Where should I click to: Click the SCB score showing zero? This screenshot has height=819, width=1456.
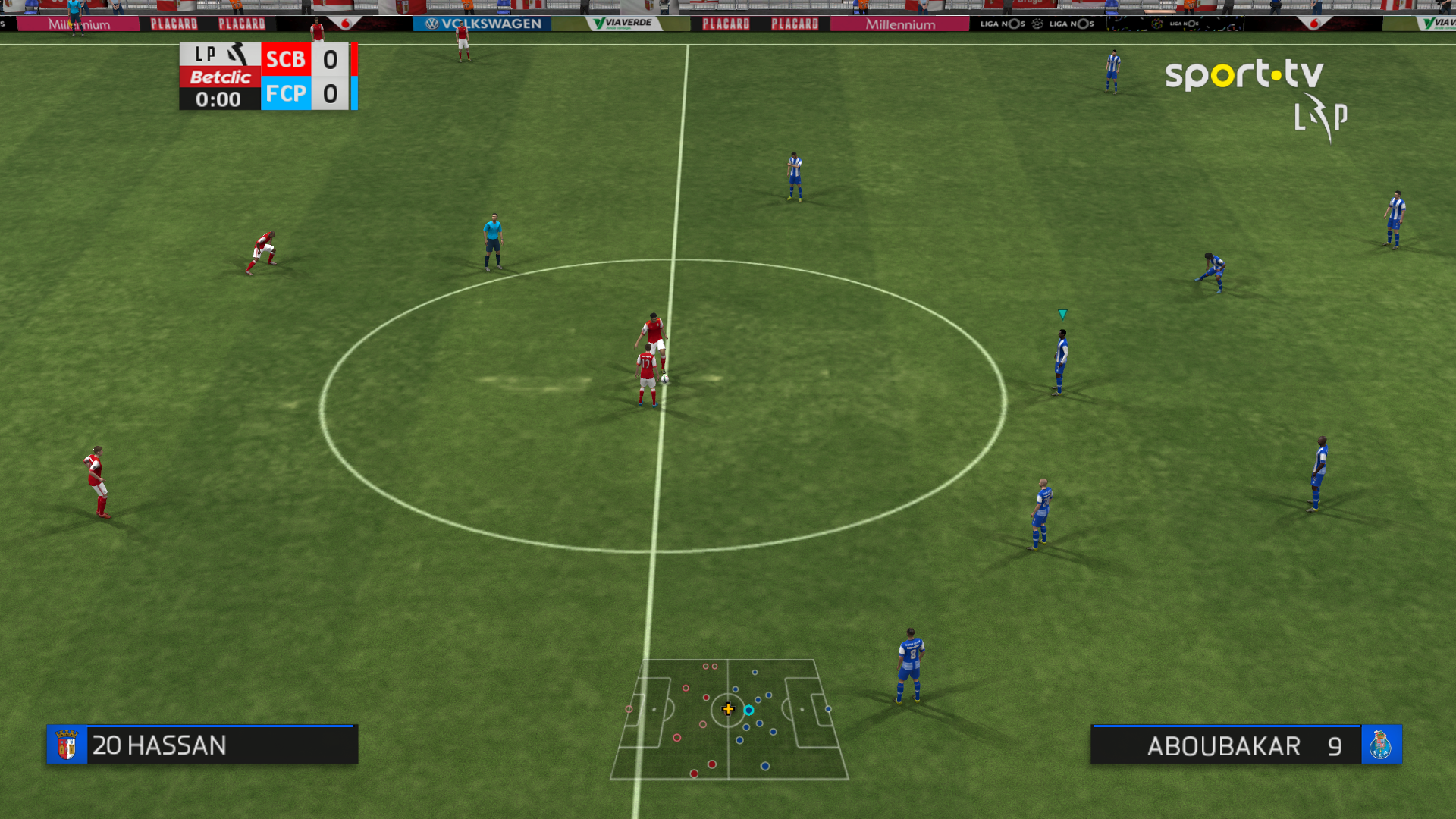click(328, 59)
